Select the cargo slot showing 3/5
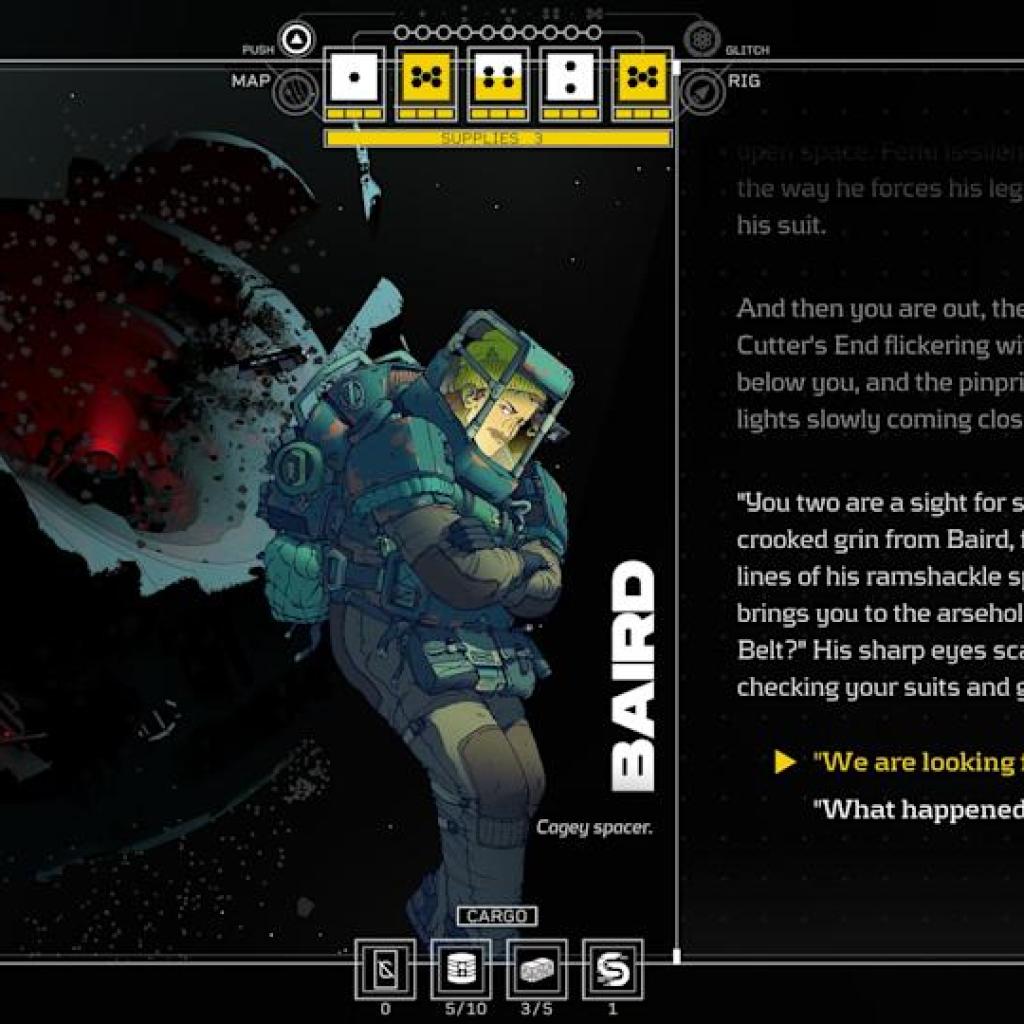Viewport: 1024px width, 1024px height. click(x=537, y=968)
